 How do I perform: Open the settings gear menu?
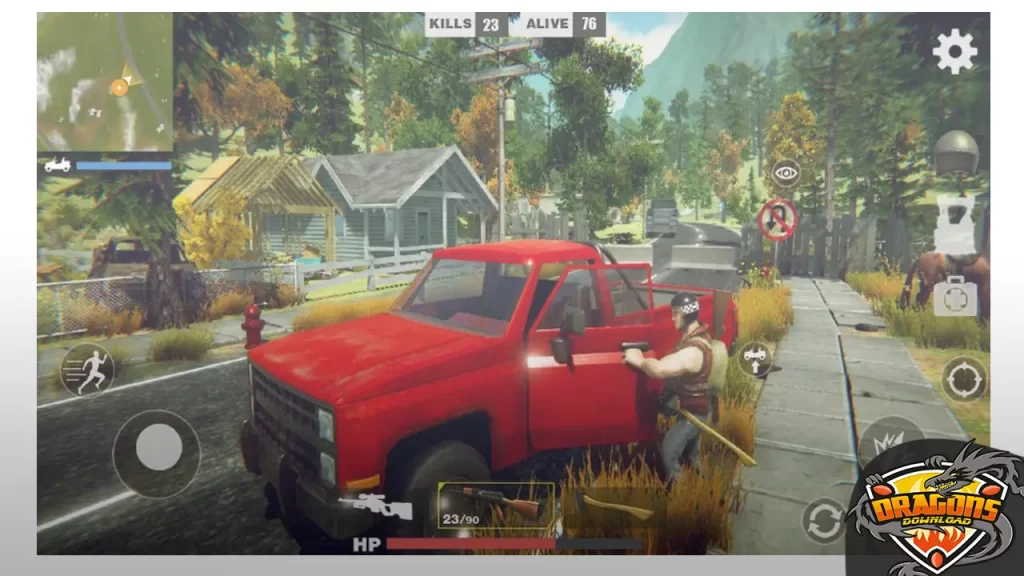point(955,51)
